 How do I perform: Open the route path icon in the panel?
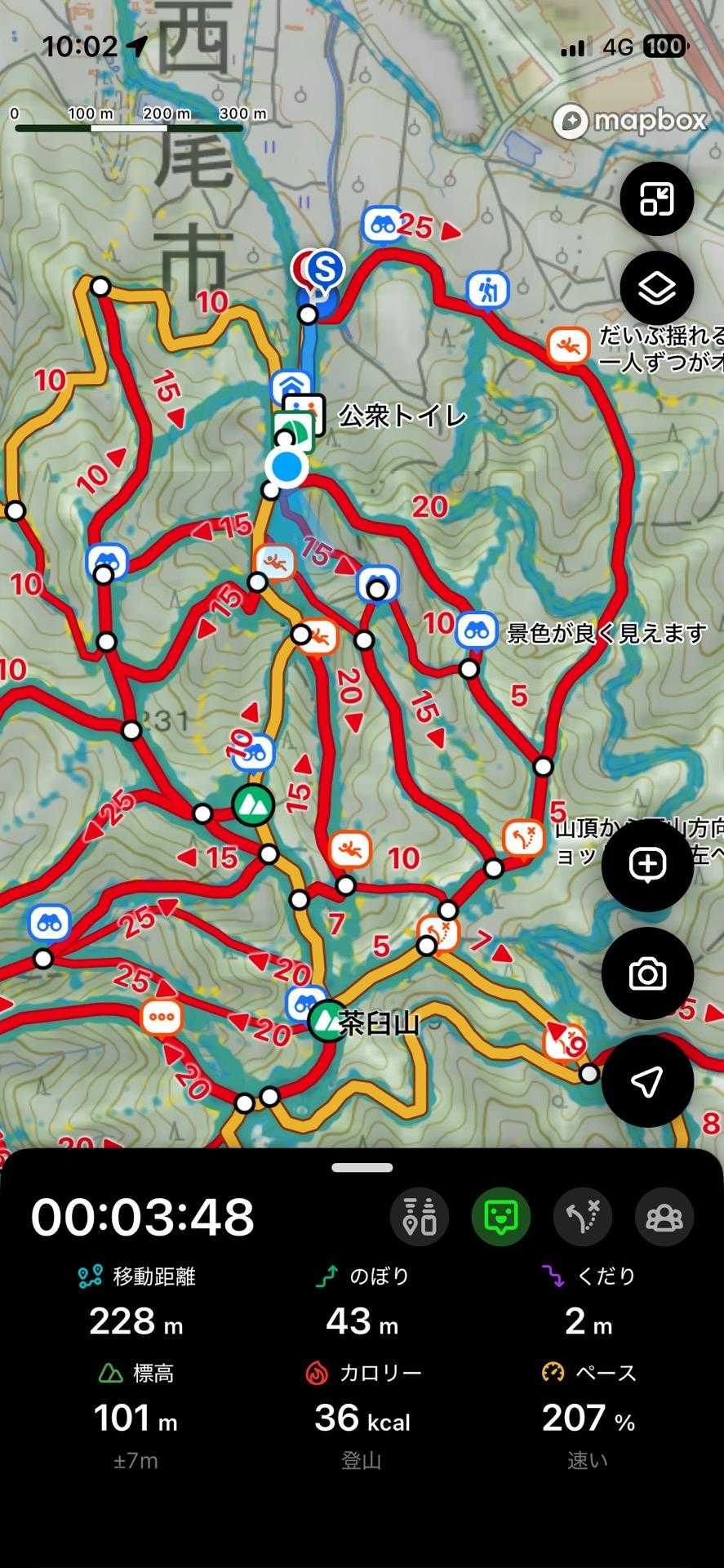[583, 1217]
